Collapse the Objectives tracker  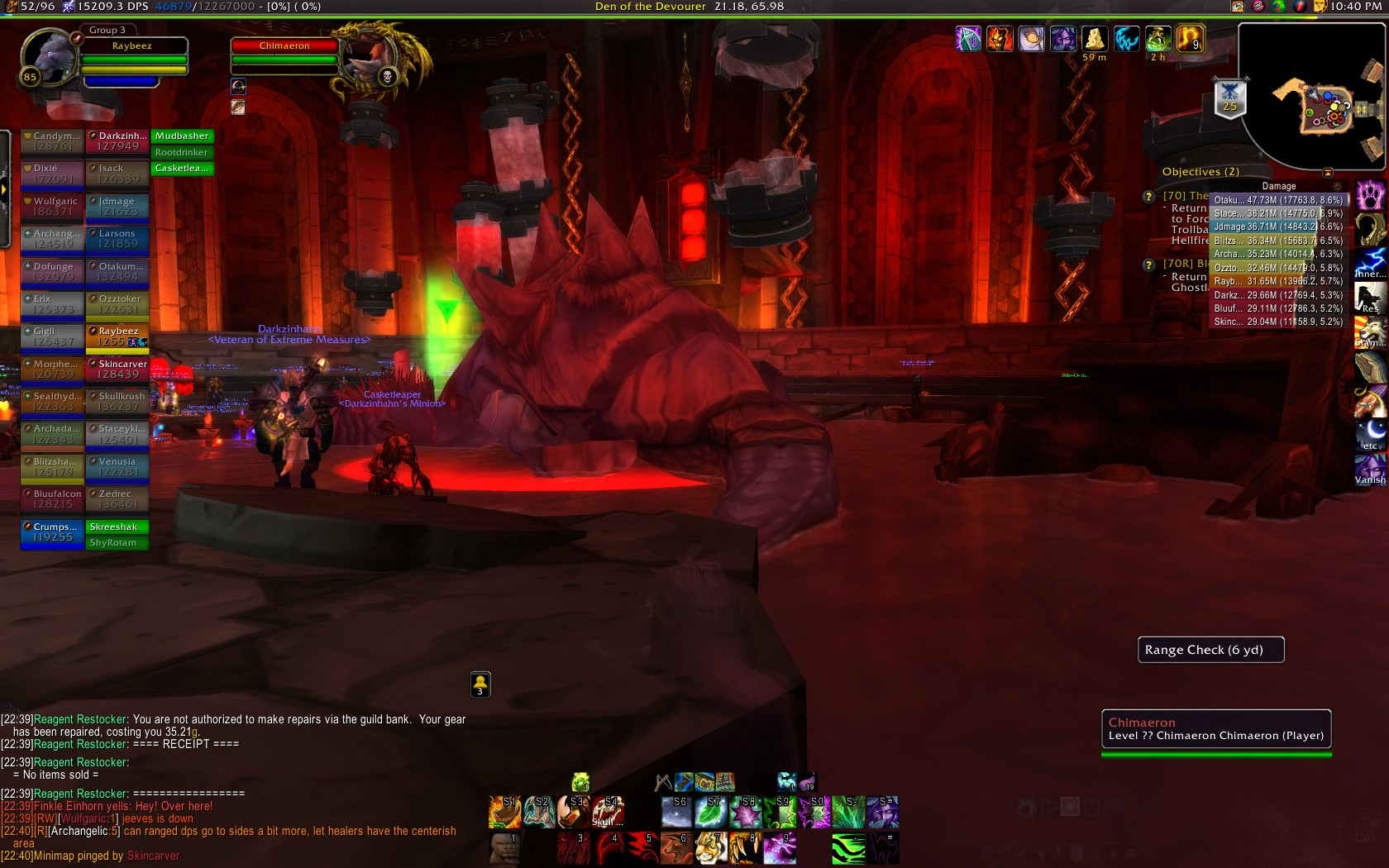pos(1328,172)
